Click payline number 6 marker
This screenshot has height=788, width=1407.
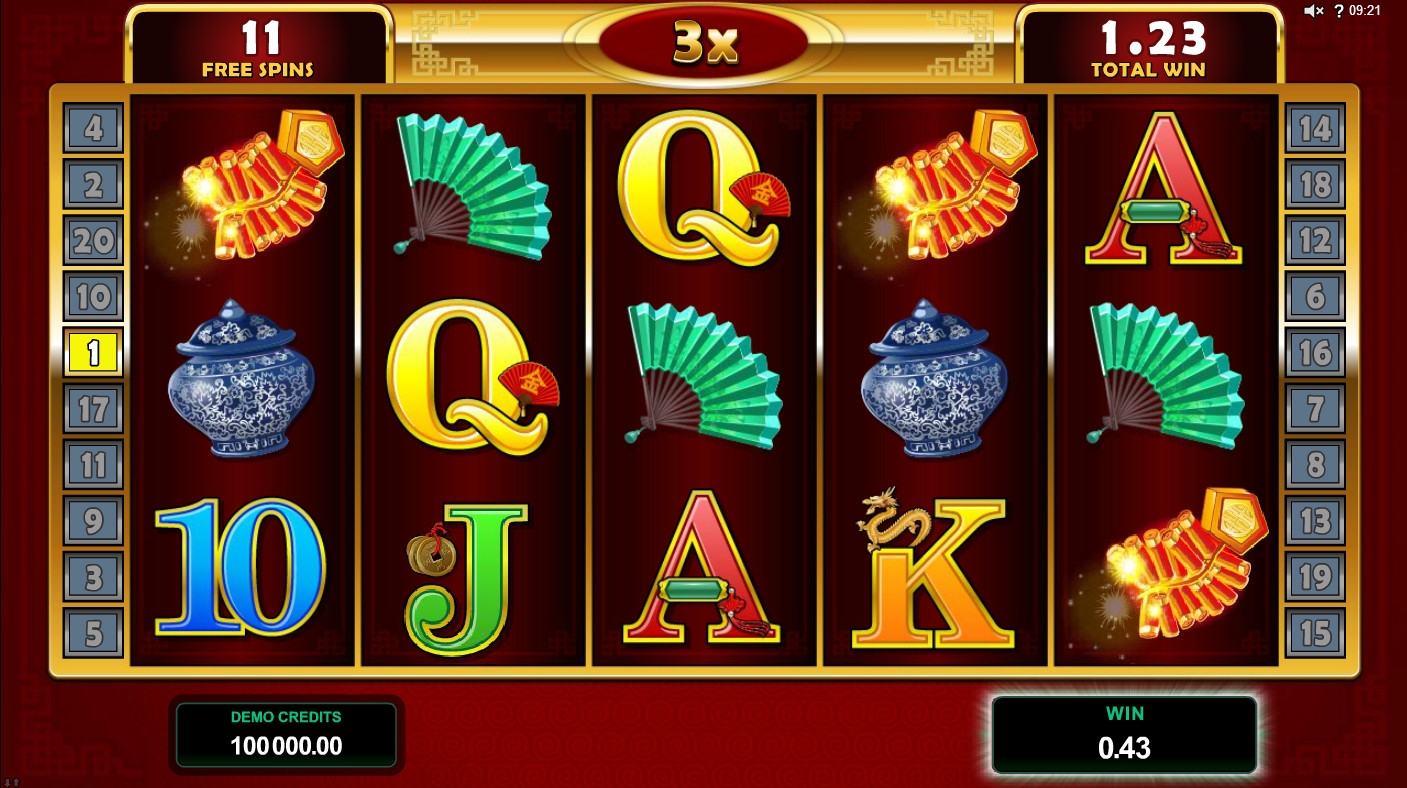click(1315, 296)
